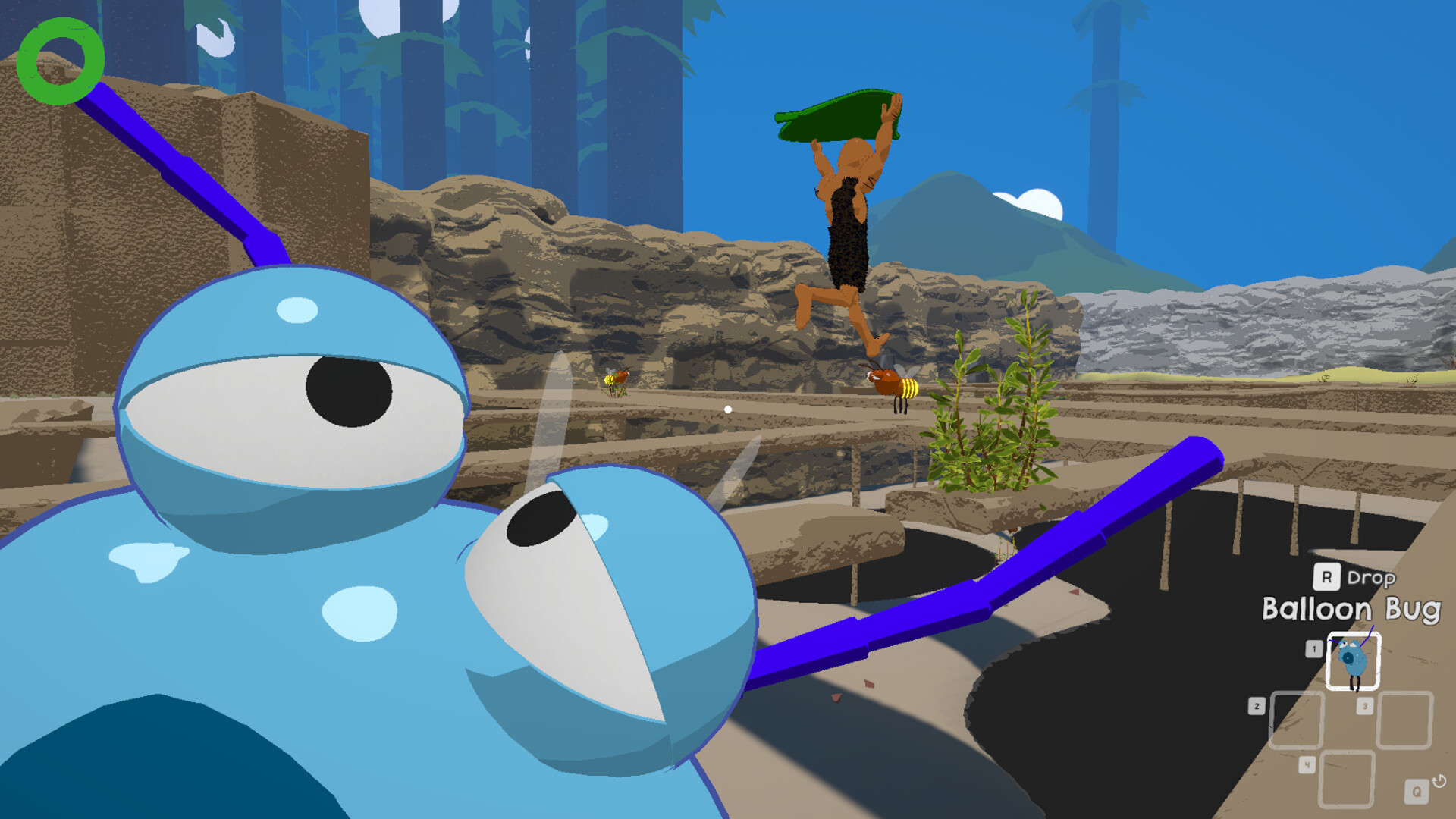The height and width of the screenshot is (819, 1456).
Task: Select the empty inventory slot 3
Action: (1404, 720)
